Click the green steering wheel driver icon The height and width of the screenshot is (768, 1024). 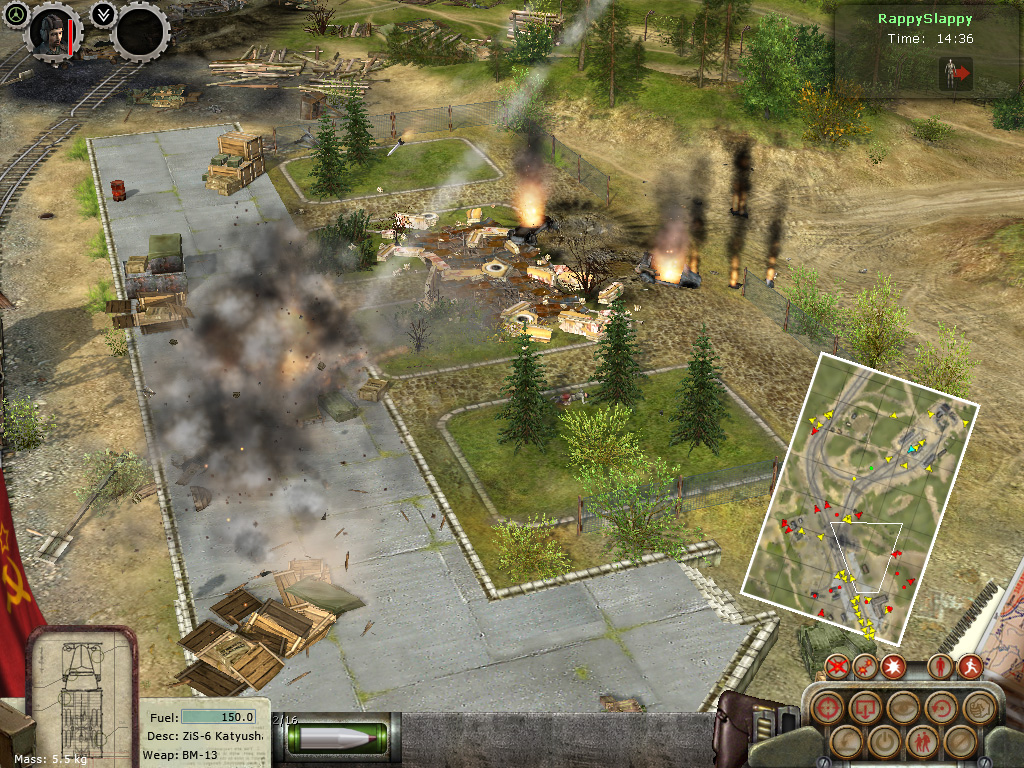tap(17, 18)
